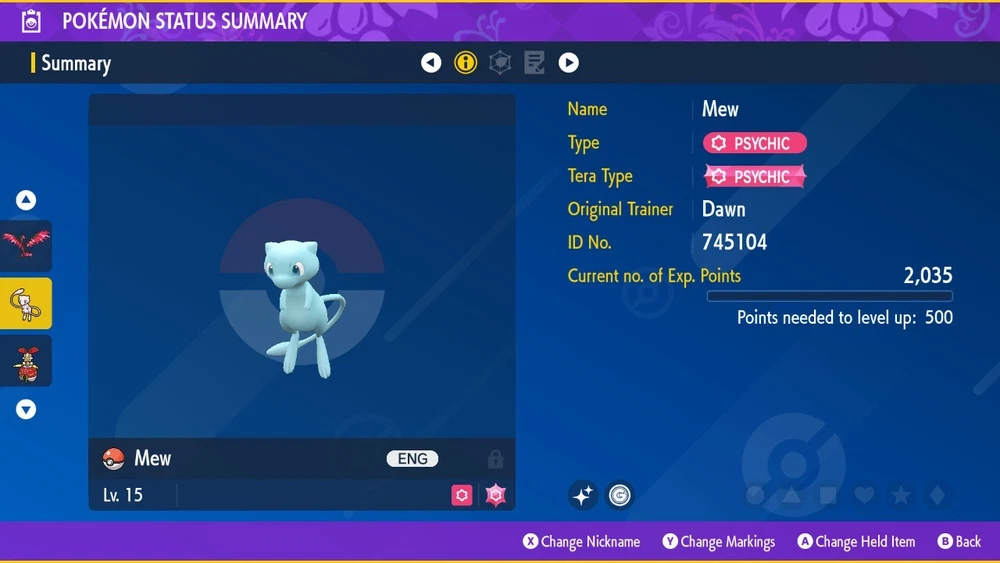Image resolution: width=1000 pixels, height=563 pixels.
Task: Show next party member with down arrow
Action: point(26,409)
